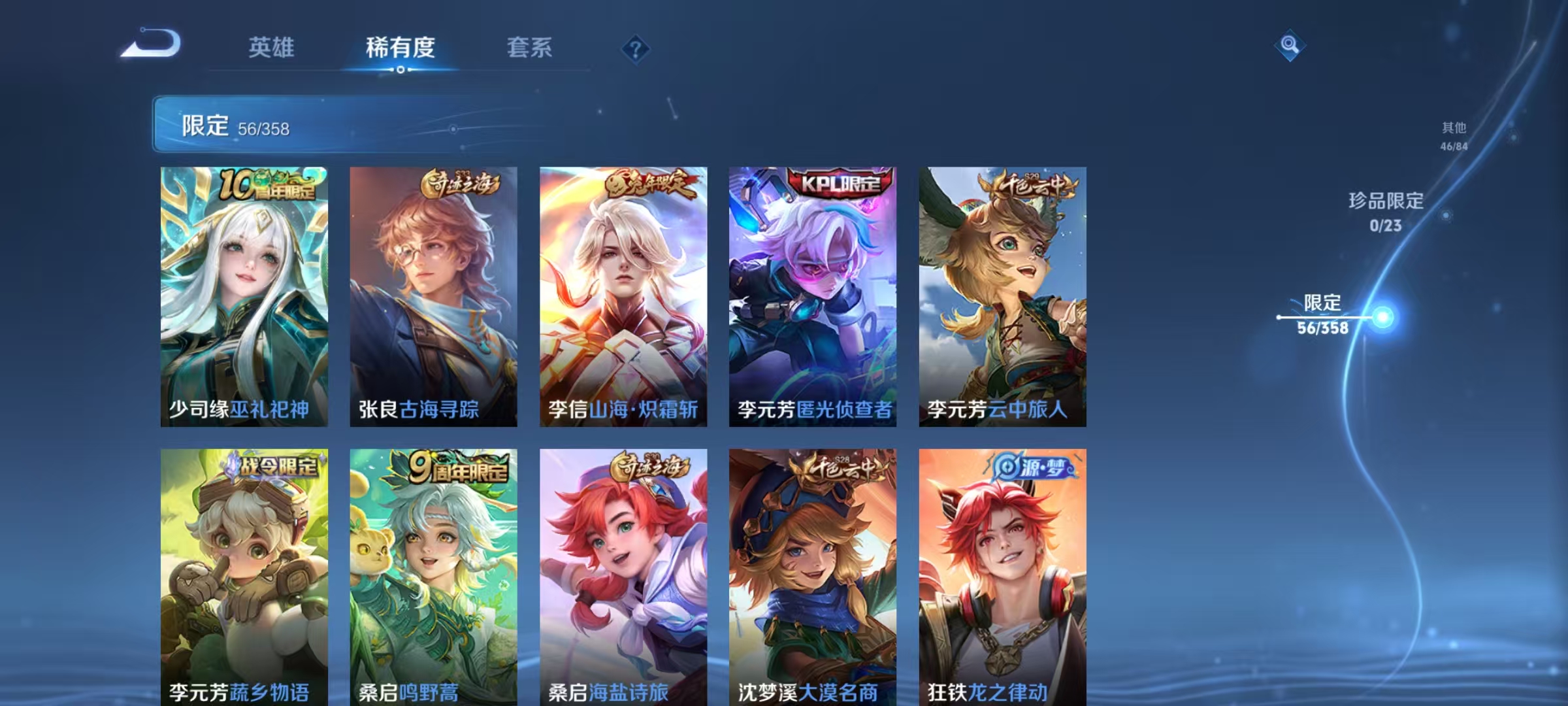Click the question mark help icon
1568x706 pixels.
click(636, 48)
